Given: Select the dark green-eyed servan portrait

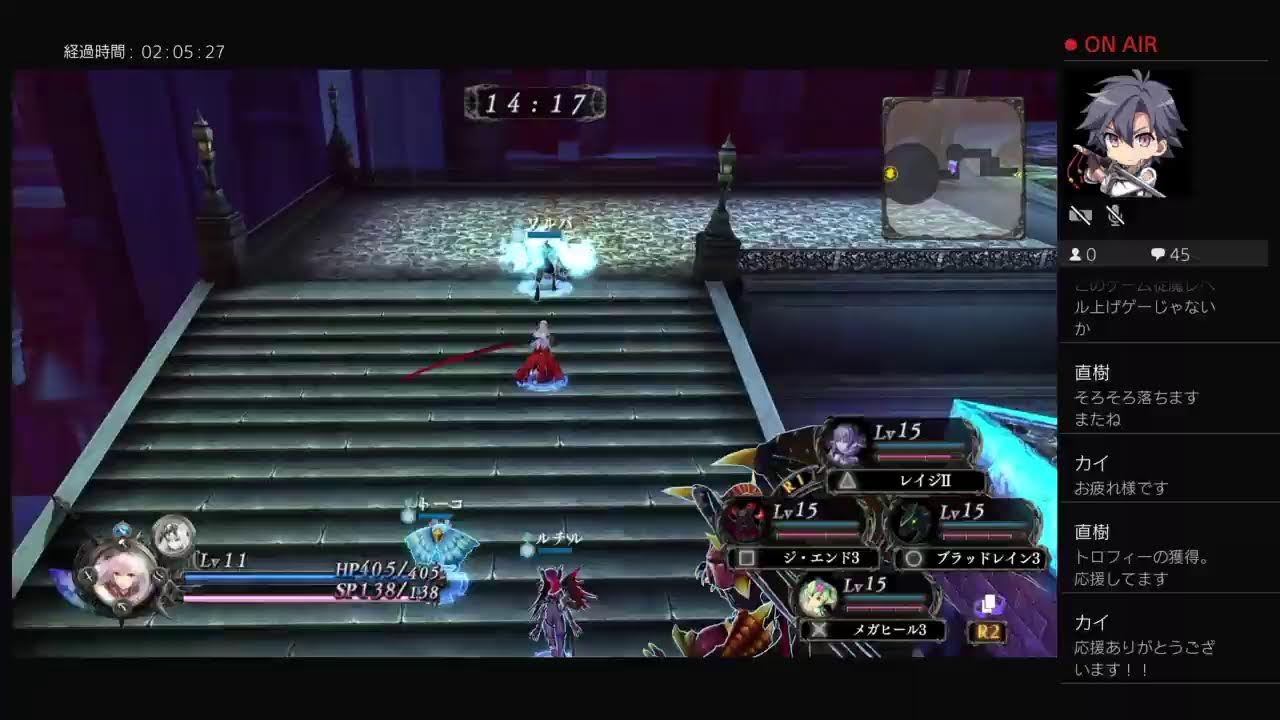Looking at the screenshot, I should point(912,521).
